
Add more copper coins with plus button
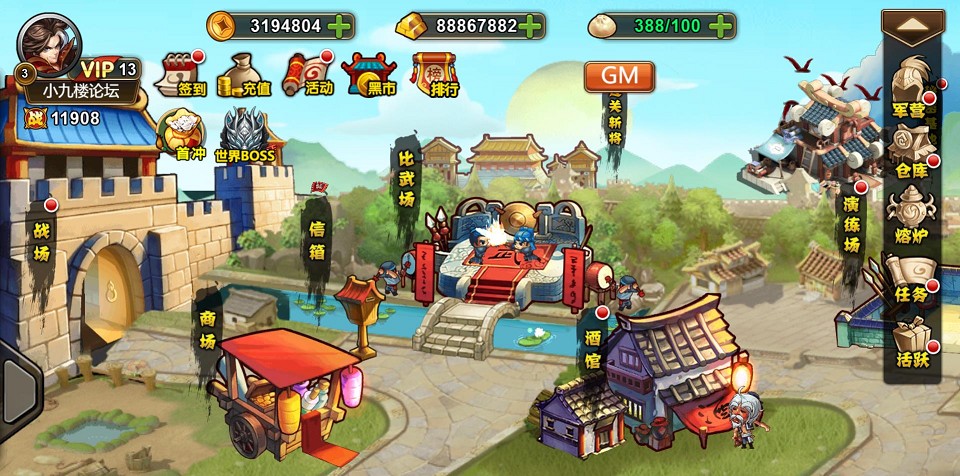coord(339,26)
